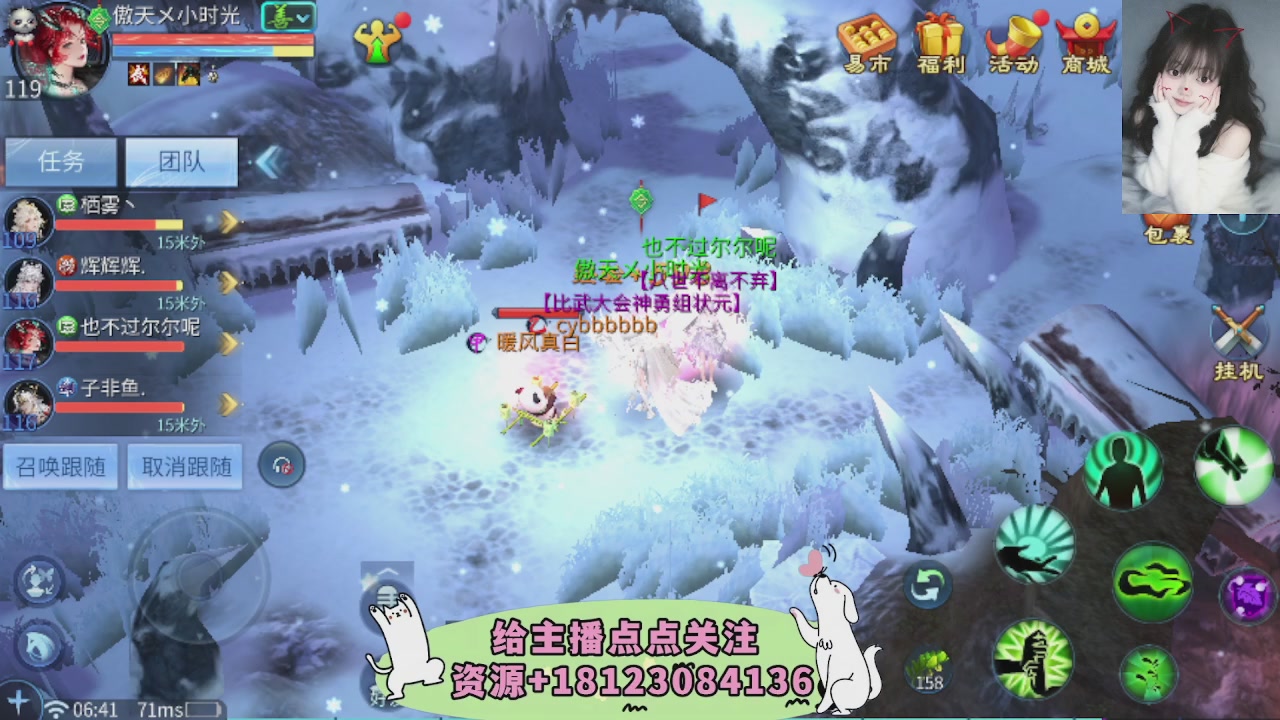Screen dimensions: 1280x720
Task: Switch to the 任务 tab
Action: [x=62, y=162]
